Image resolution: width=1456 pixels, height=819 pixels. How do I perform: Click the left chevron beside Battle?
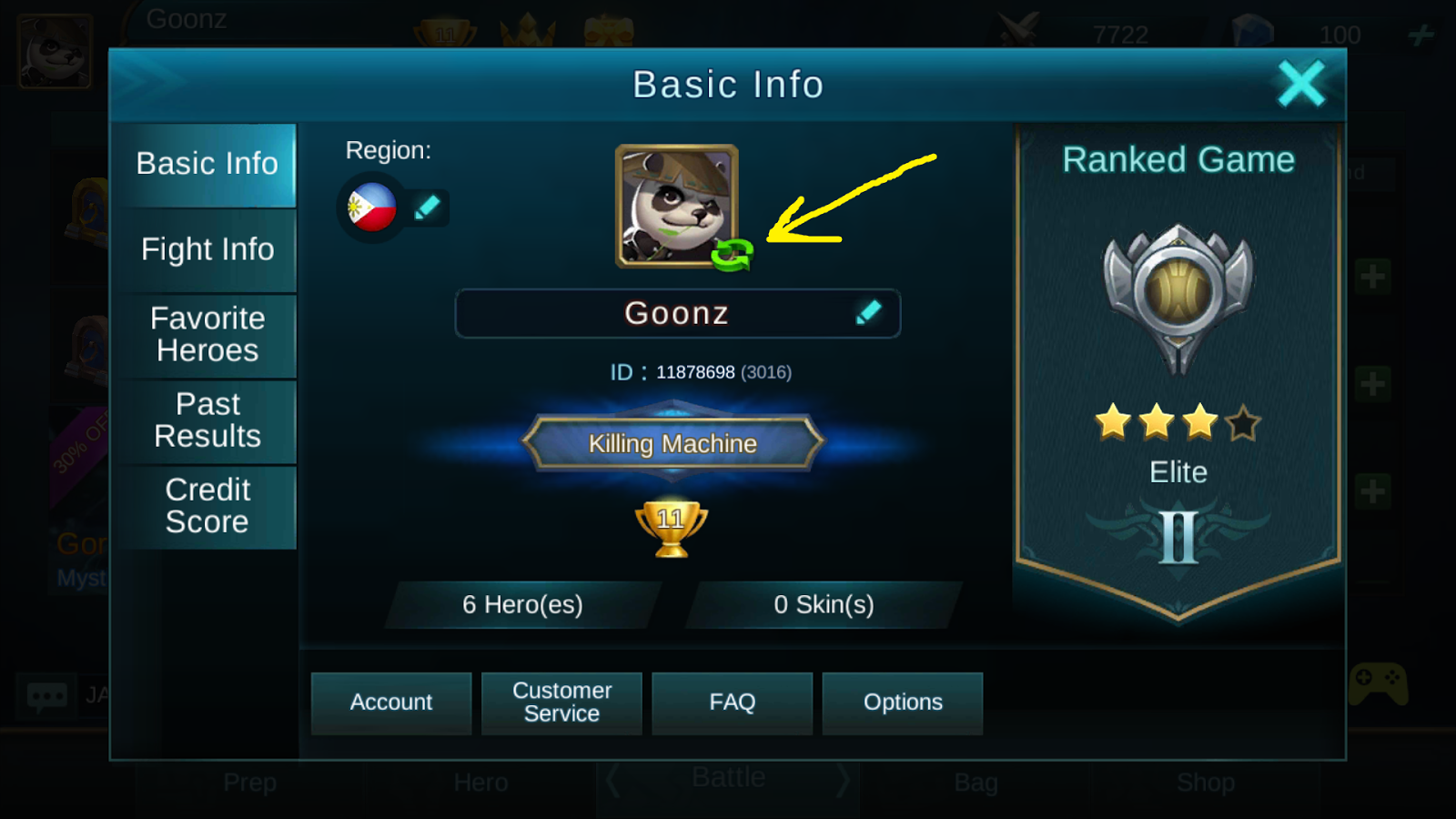pos(611,777)
